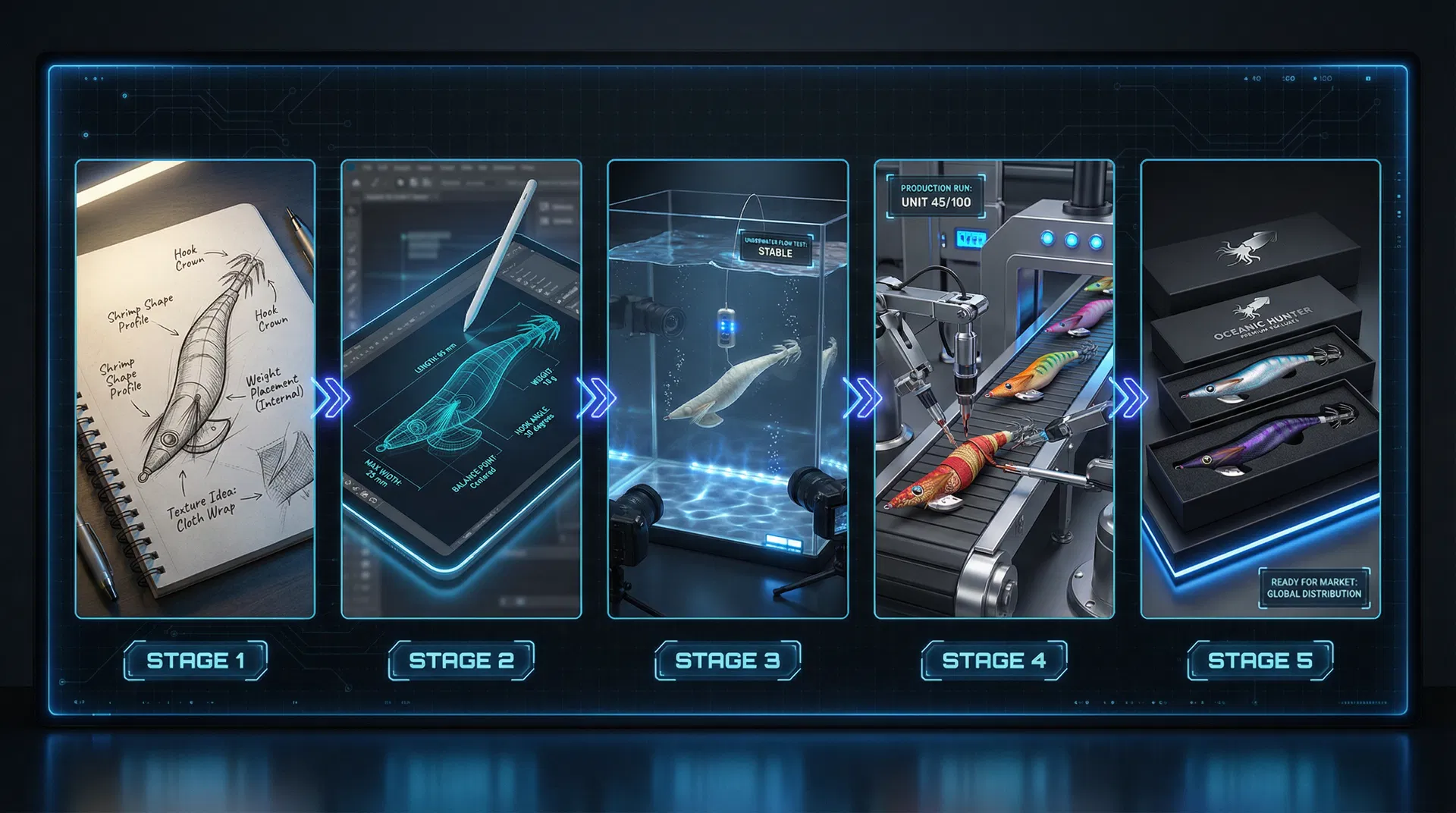View the underwater flow test tank panel

point(727,388)
